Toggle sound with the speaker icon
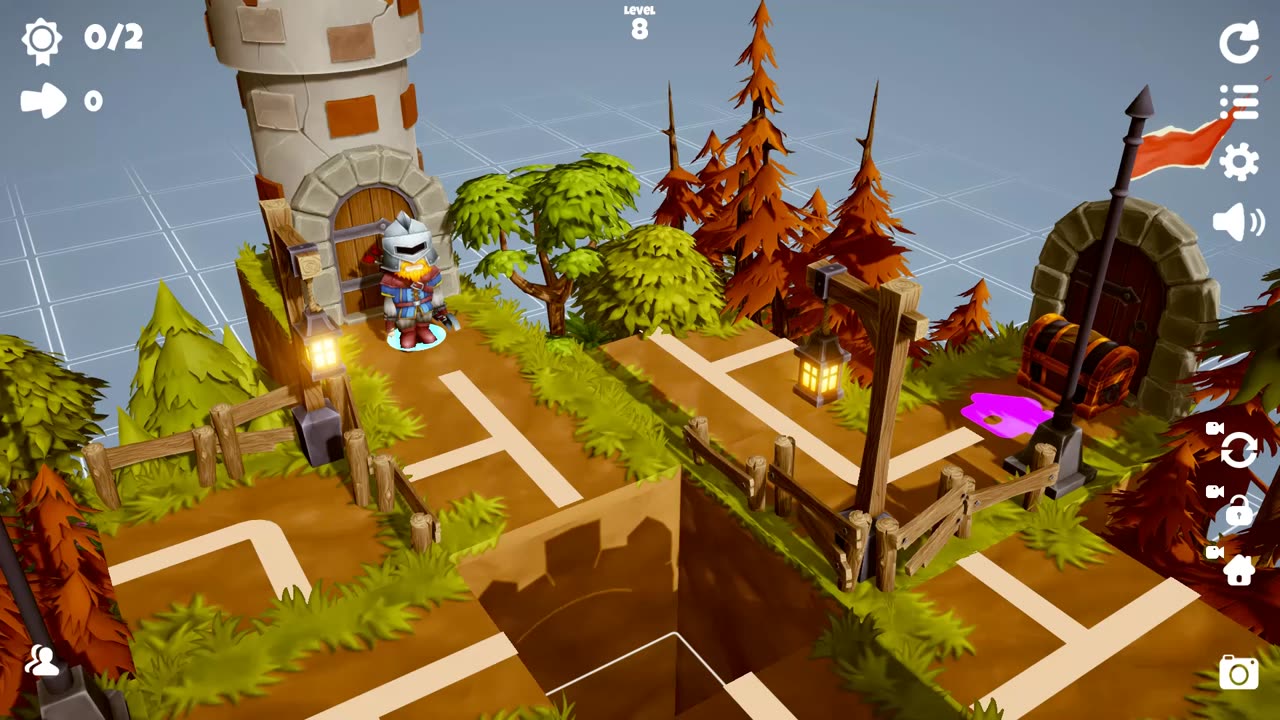1280x720 pixels. 1238,221
